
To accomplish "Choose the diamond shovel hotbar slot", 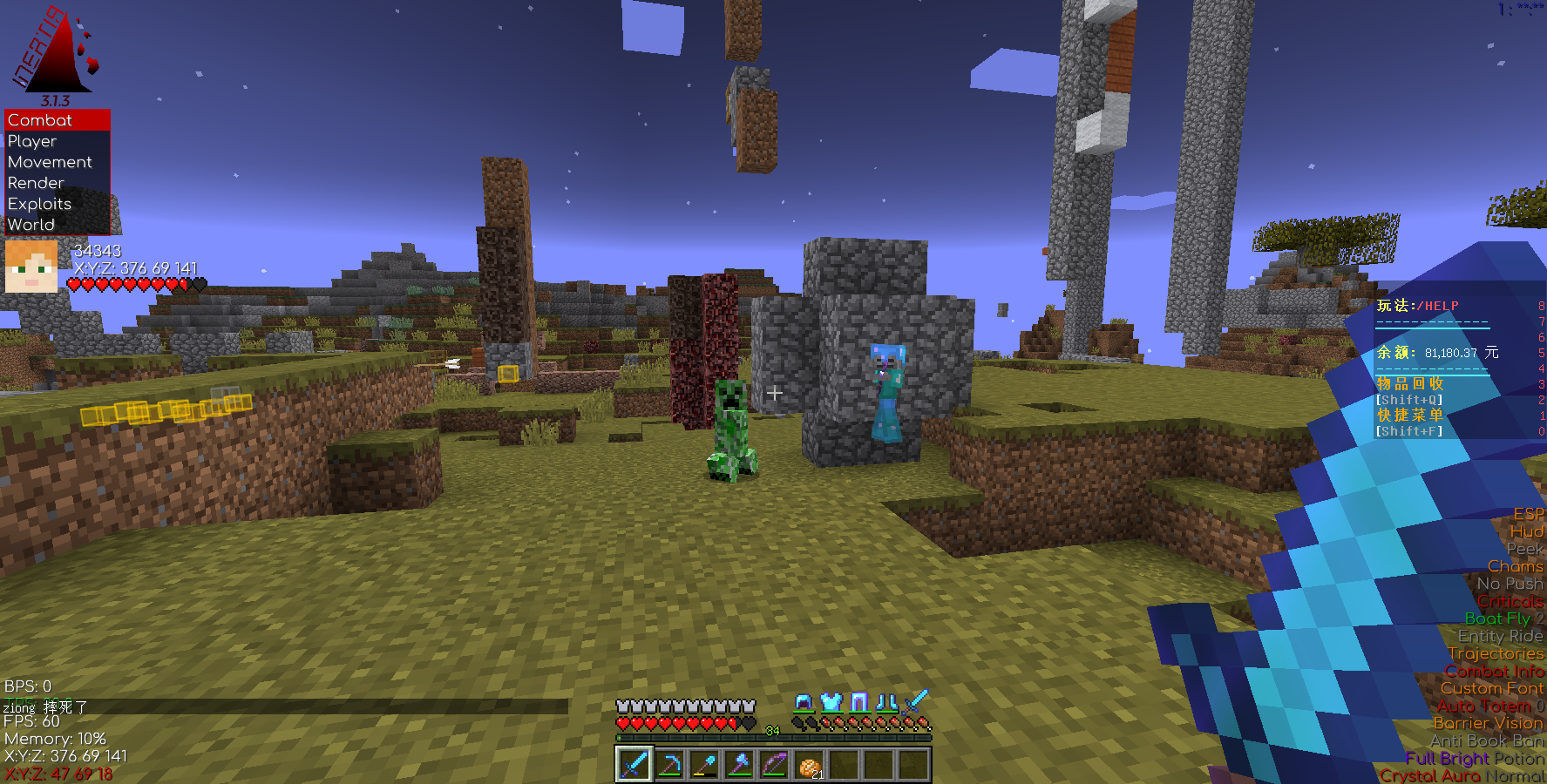I will coord(703,765).
